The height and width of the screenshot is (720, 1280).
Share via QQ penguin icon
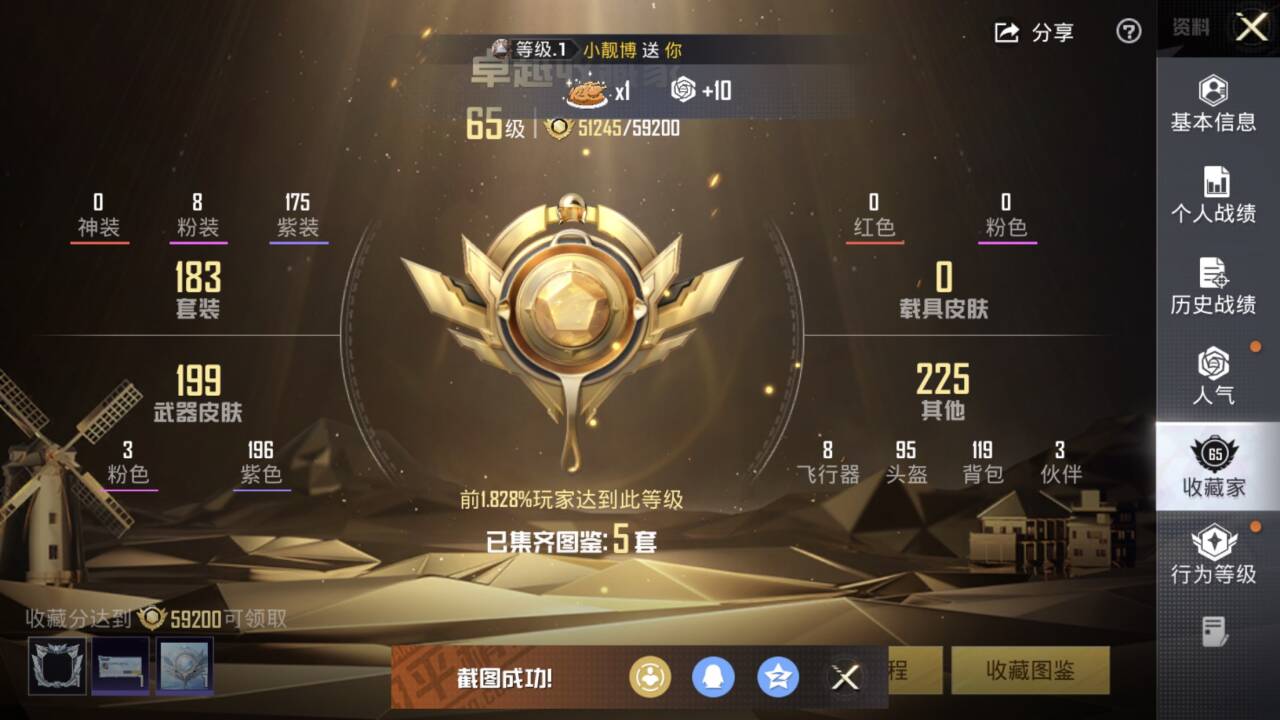tap(714, 677)
